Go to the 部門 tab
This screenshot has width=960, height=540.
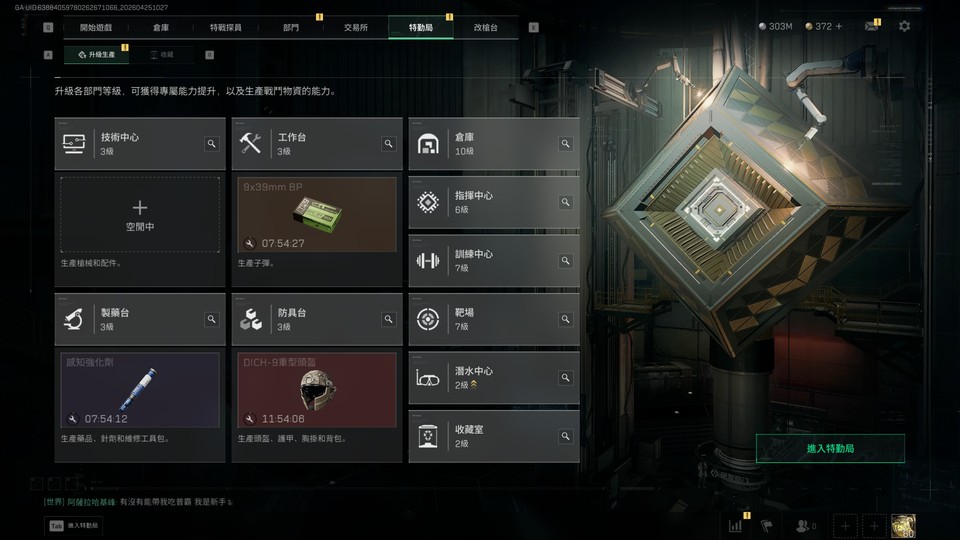click(x=291, y=27)
